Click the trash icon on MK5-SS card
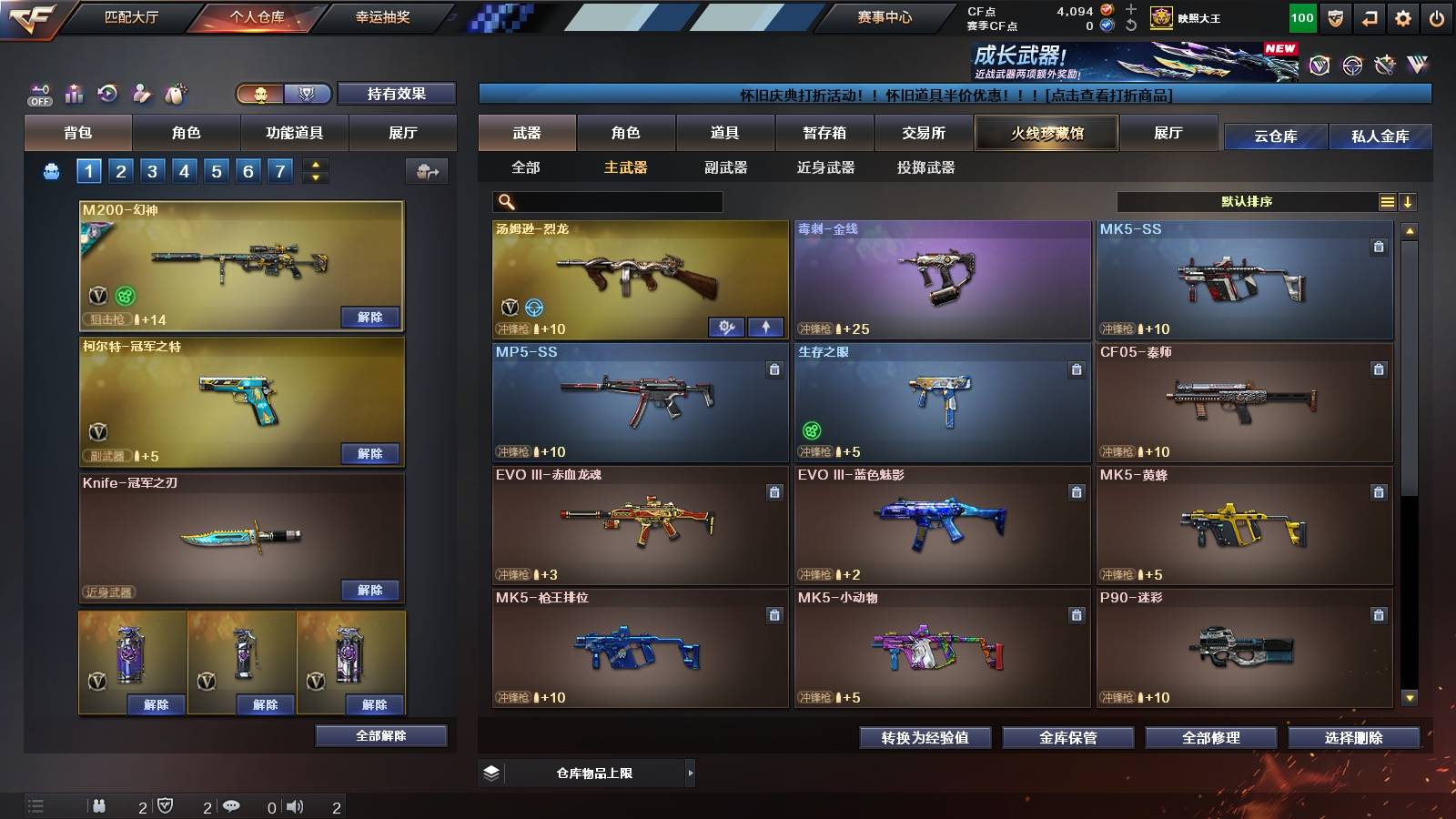Screen dimensions: 1456x819 click(x=1377, y=245)
